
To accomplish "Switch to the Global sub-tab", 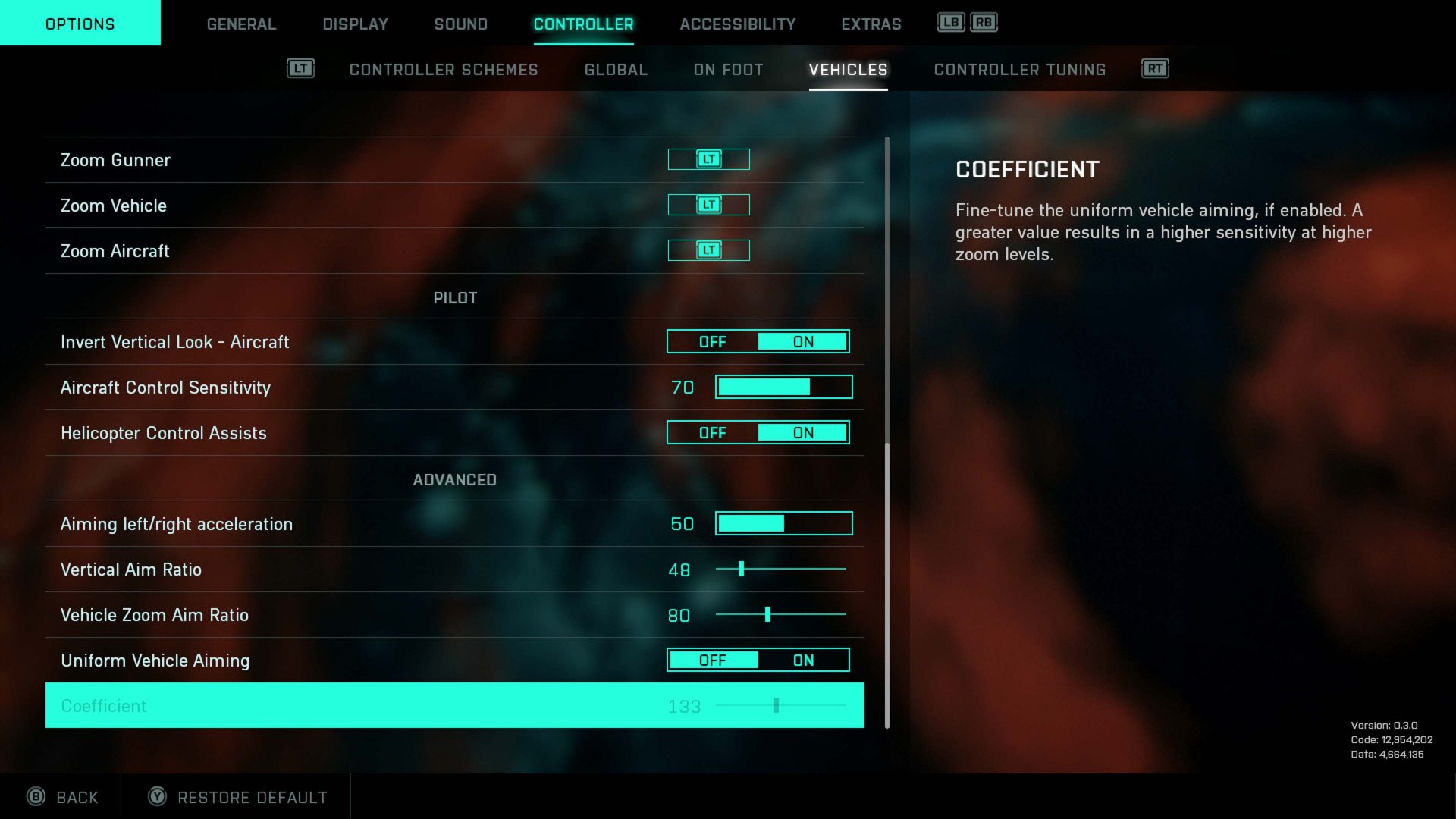I will 616,70.
